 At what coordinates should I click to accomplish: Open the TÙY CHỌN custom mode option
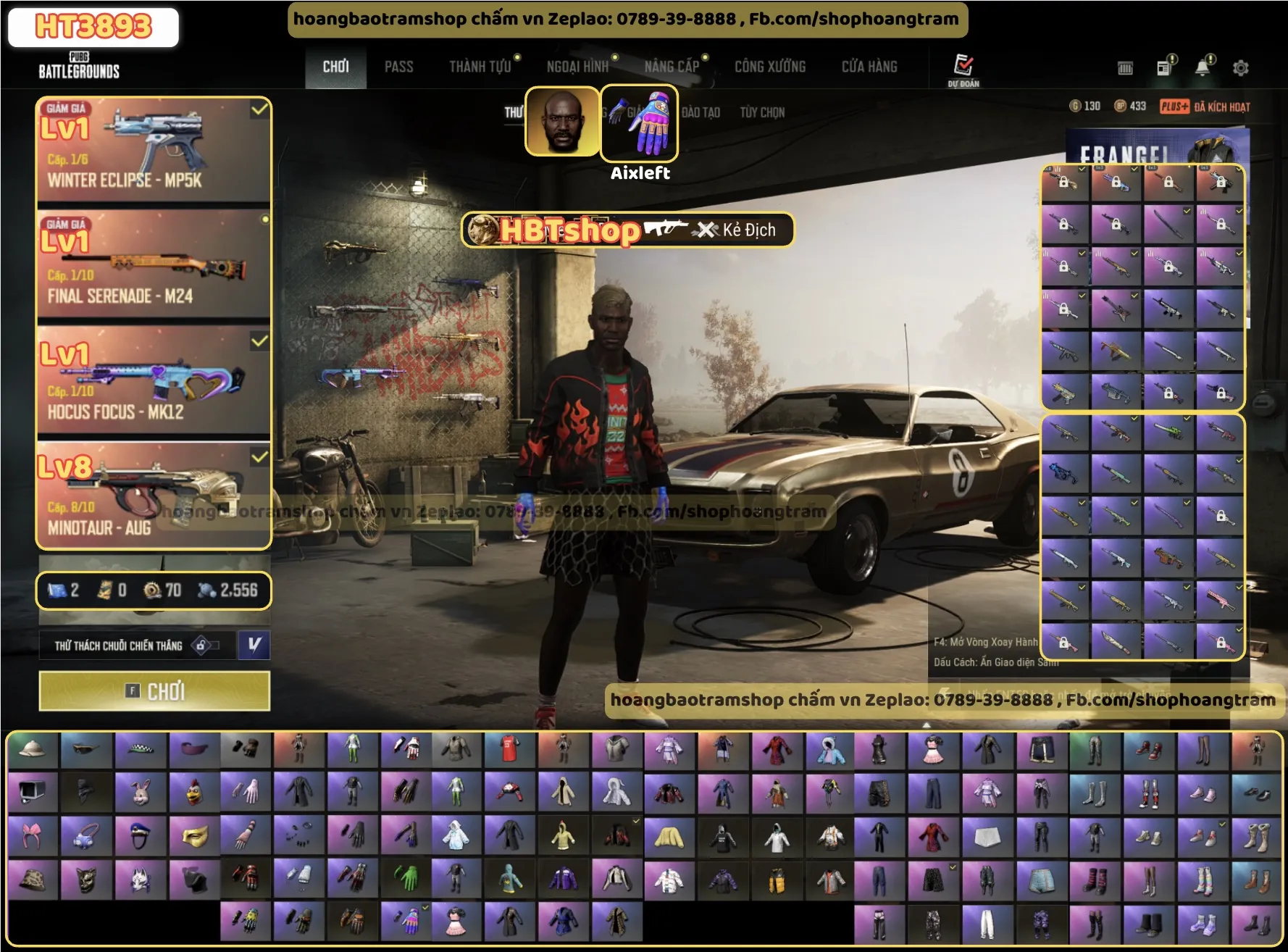coord(762,112)
